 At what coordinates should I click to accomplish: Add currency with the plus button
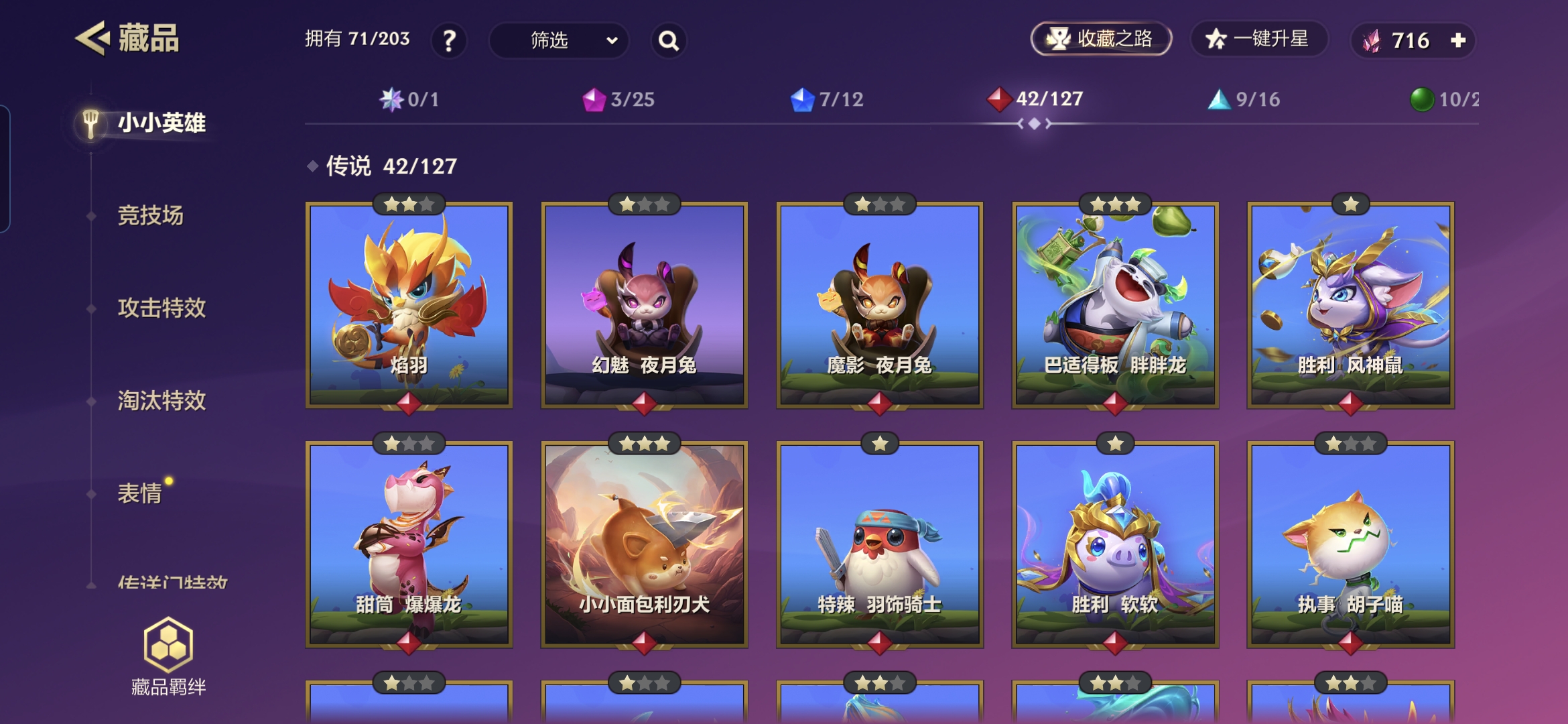tap(1458, 40)
